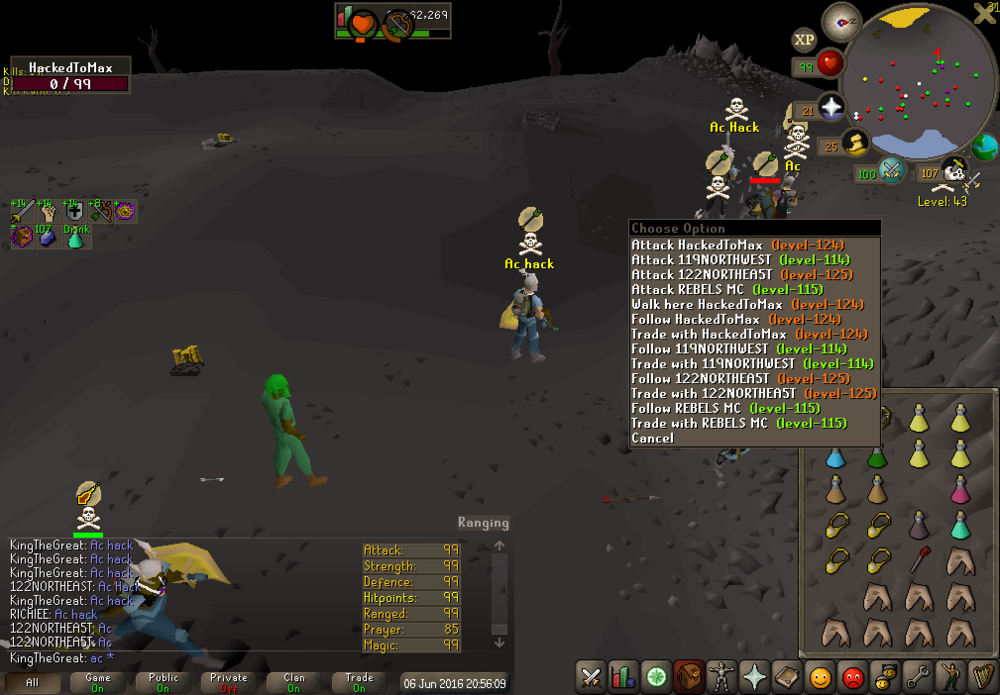
Task: Toggle the XP tracker button
Action: pyautogui.click(x=804, y=40)
